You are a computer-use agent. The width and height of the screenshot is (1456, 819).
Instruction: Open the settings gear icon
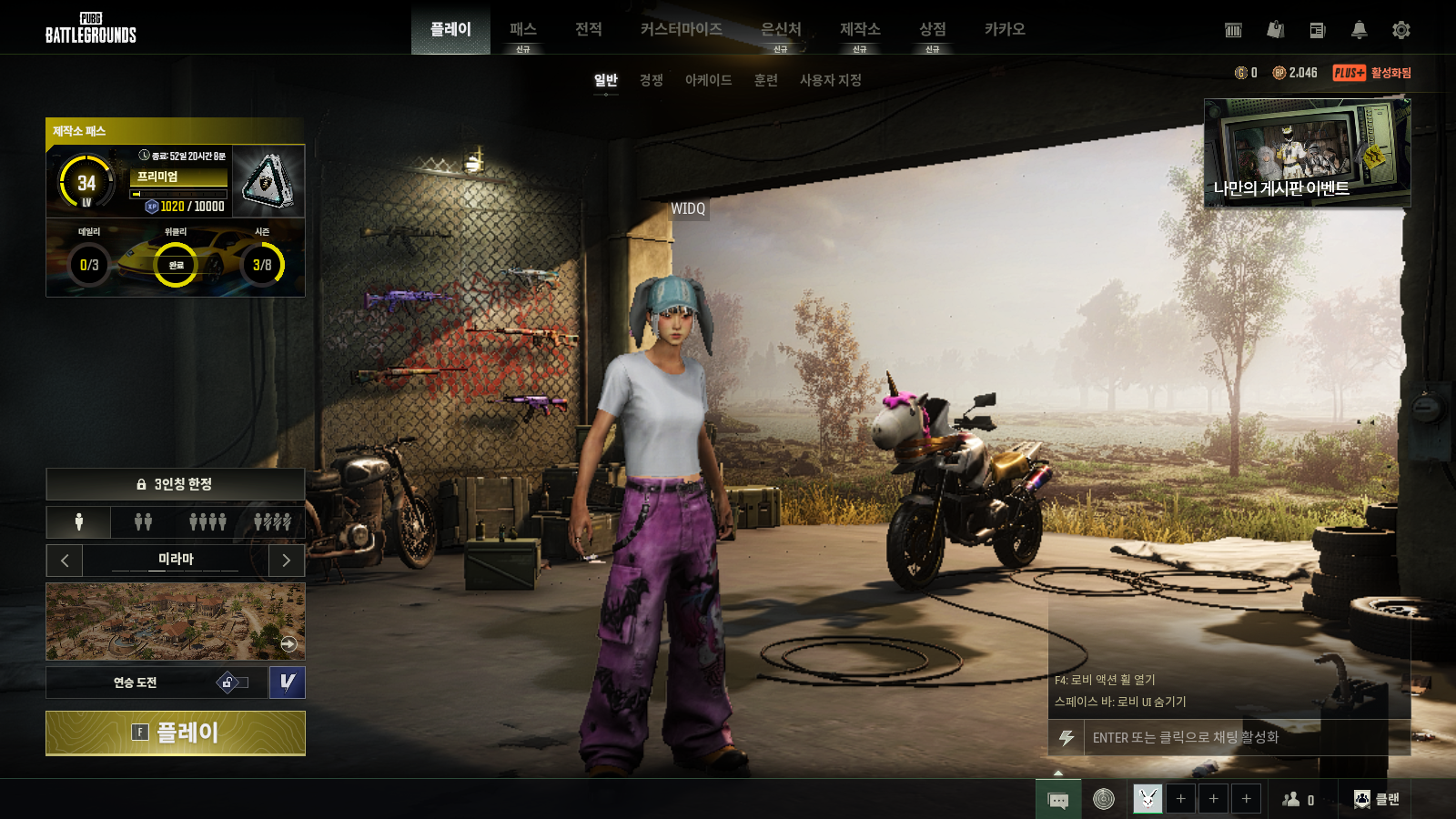1401,30
